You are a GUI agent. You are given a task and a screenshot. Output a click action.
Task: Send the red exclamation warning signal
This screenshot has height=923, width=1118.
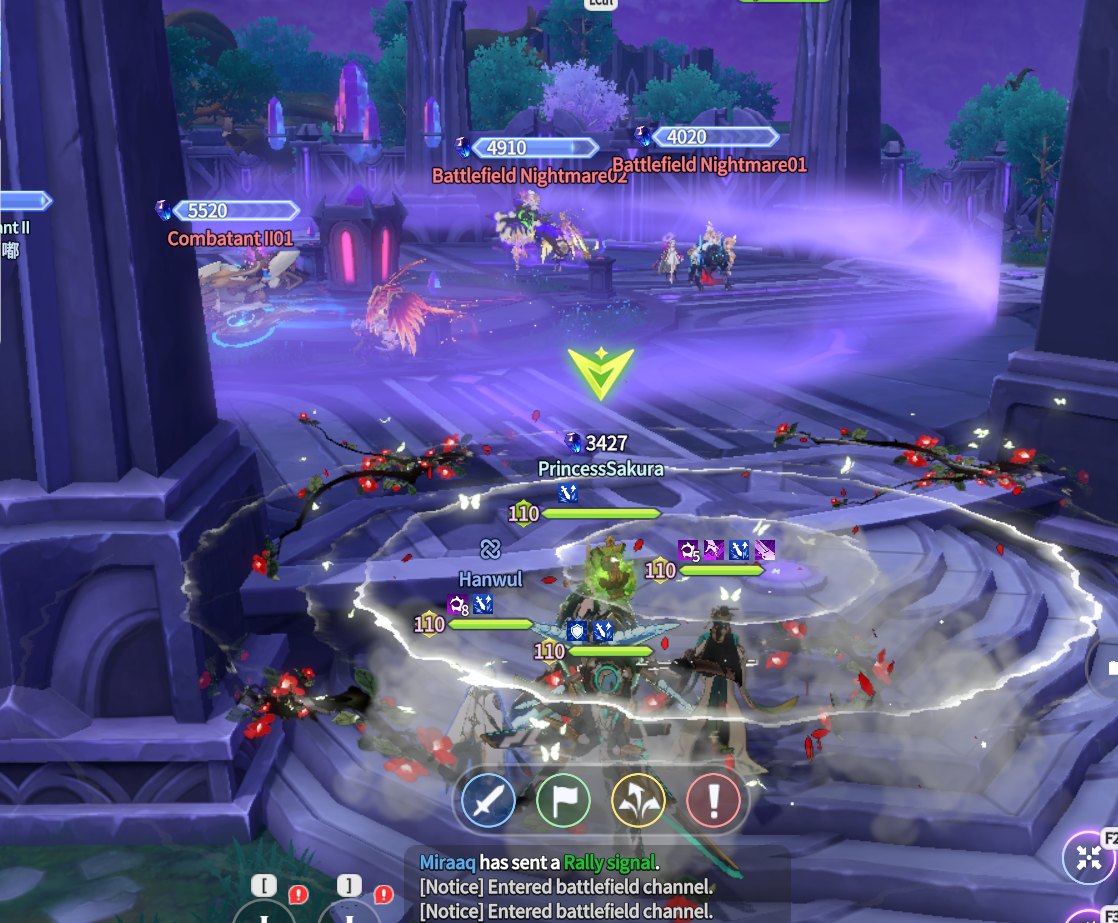point(713,801)
